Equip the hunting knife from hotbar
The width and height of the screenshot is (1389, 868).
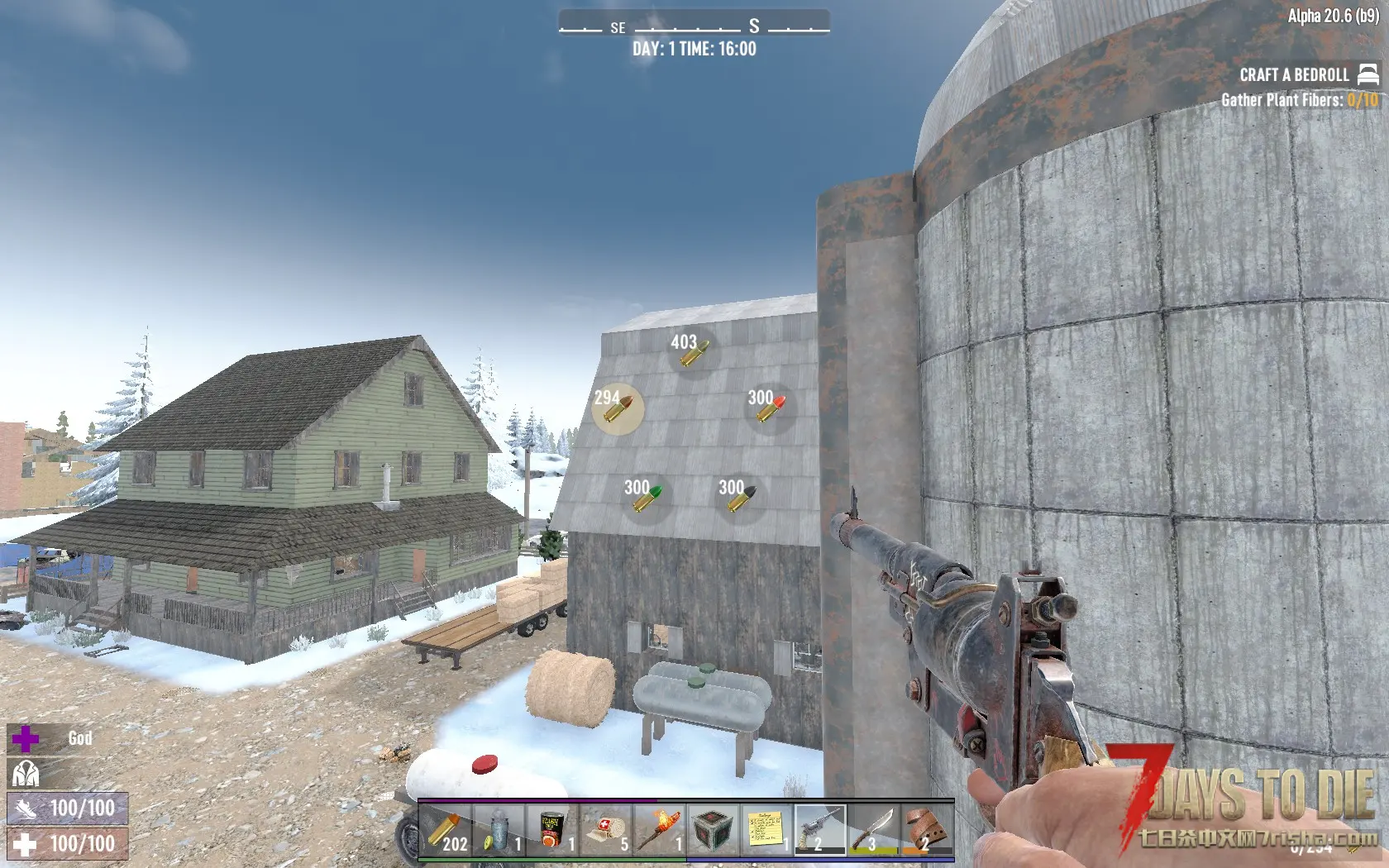[874, 829]
